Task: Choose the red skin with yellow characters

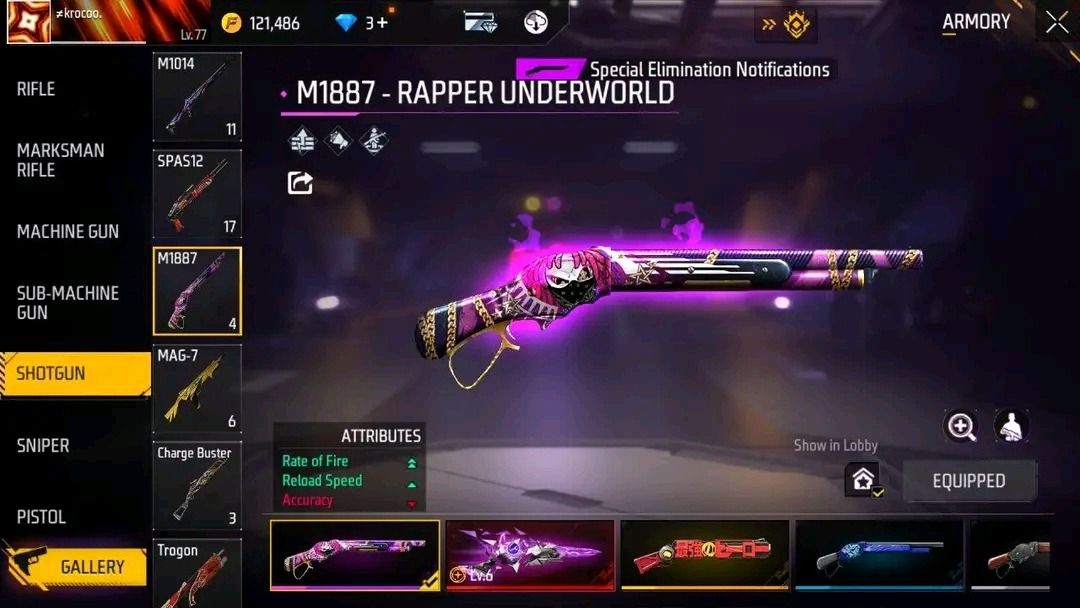Action: coord(704,554)
